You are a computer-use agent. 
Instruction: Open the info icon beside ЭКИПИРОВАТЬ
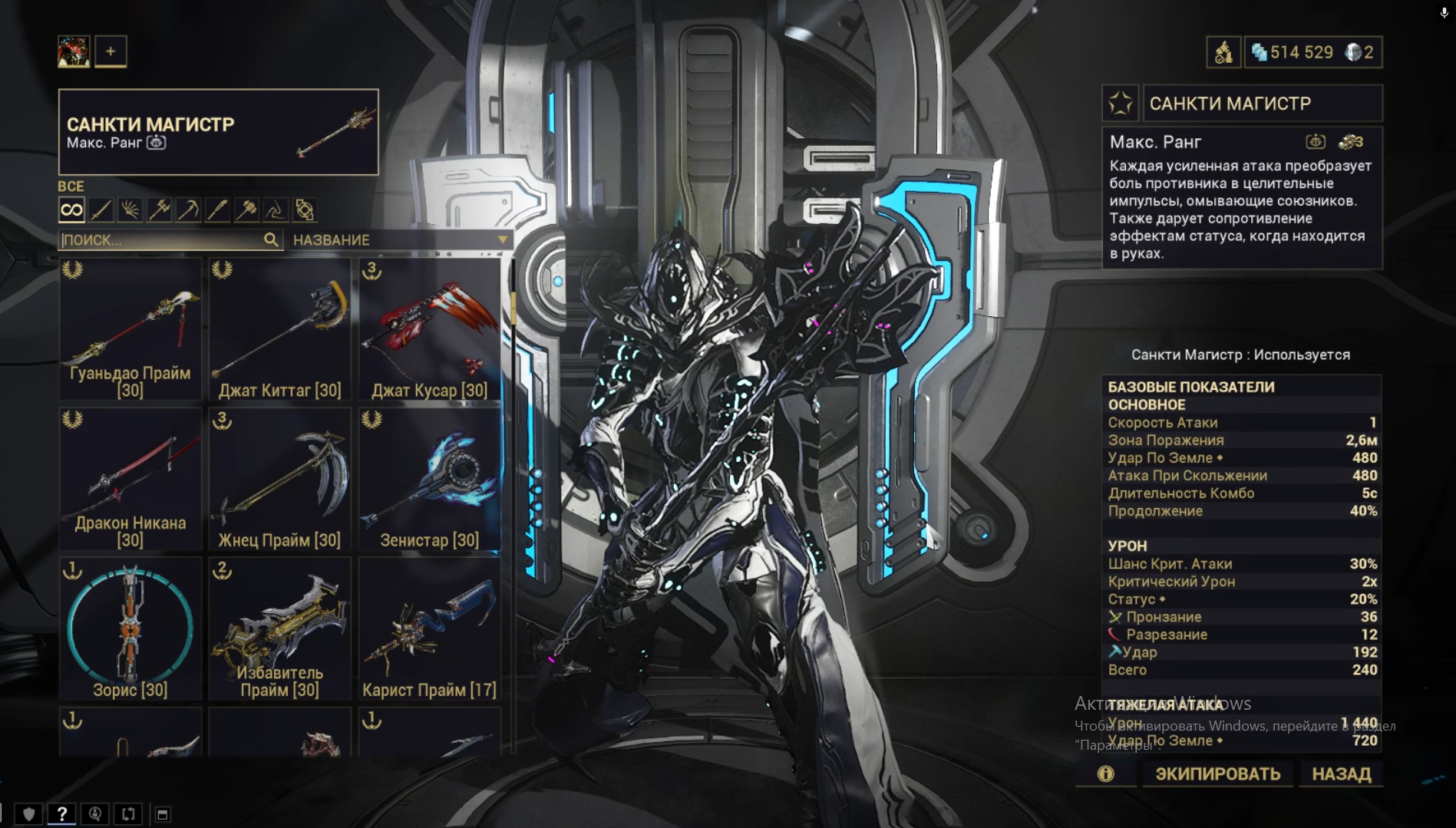pos(1105,774)
